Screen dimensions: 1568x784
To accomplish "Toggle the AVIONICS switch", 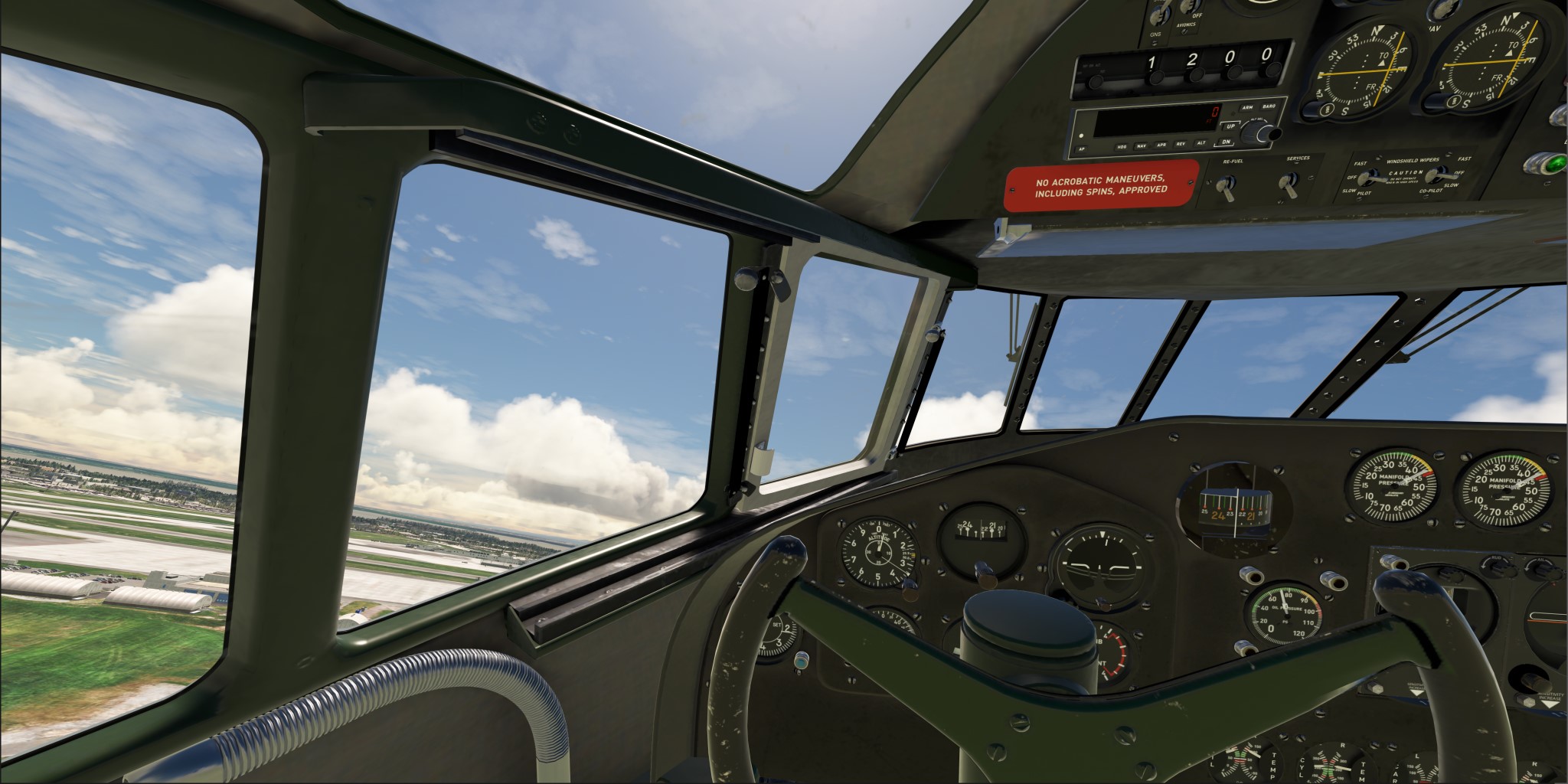I will 1190,8.
